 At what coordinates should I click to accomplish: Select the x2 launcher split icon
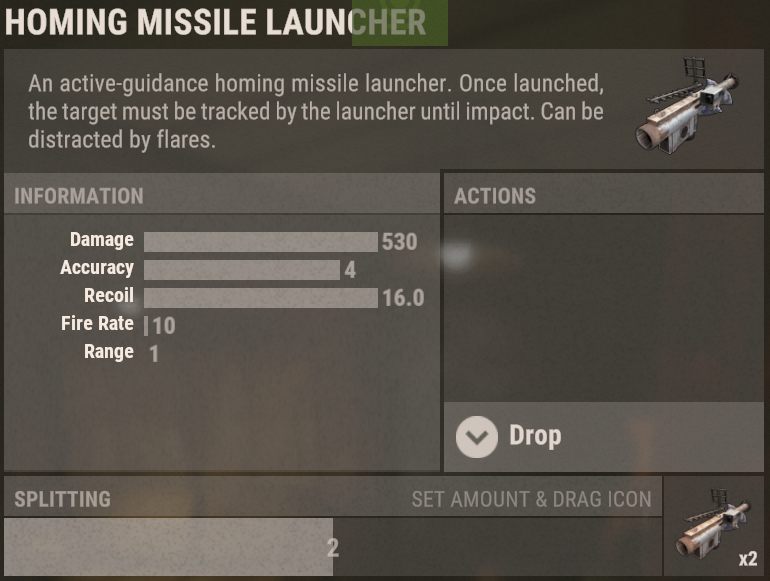click(715, 526)
